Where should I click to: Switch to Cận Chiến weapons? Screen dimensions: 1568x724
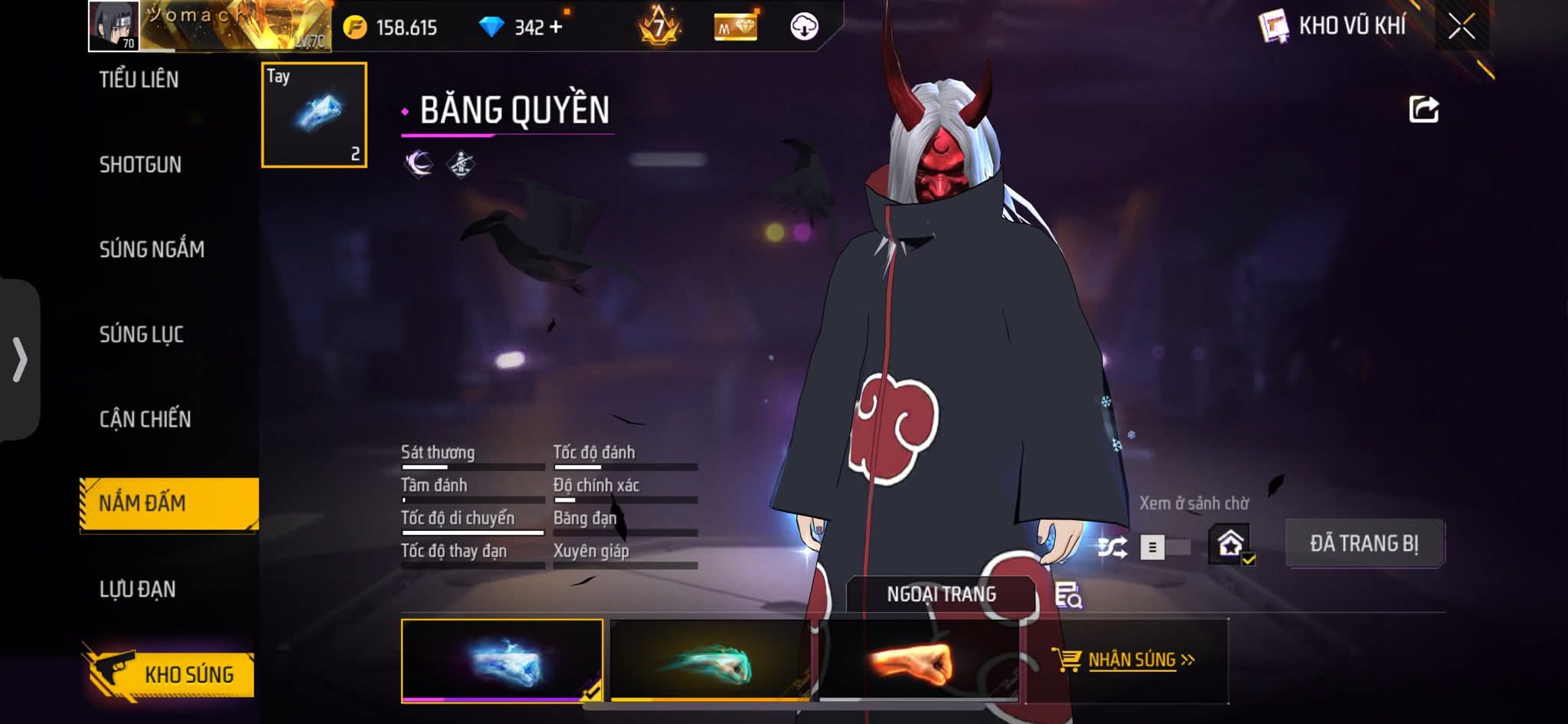(145, 419)
